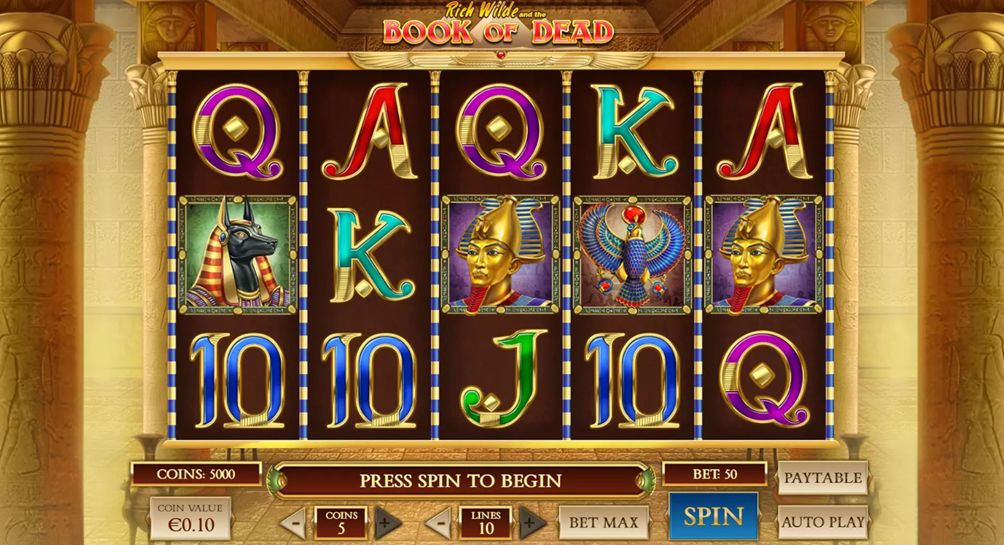Start Auto Play mode
The image size is (1004, 545).
[822, 521]
